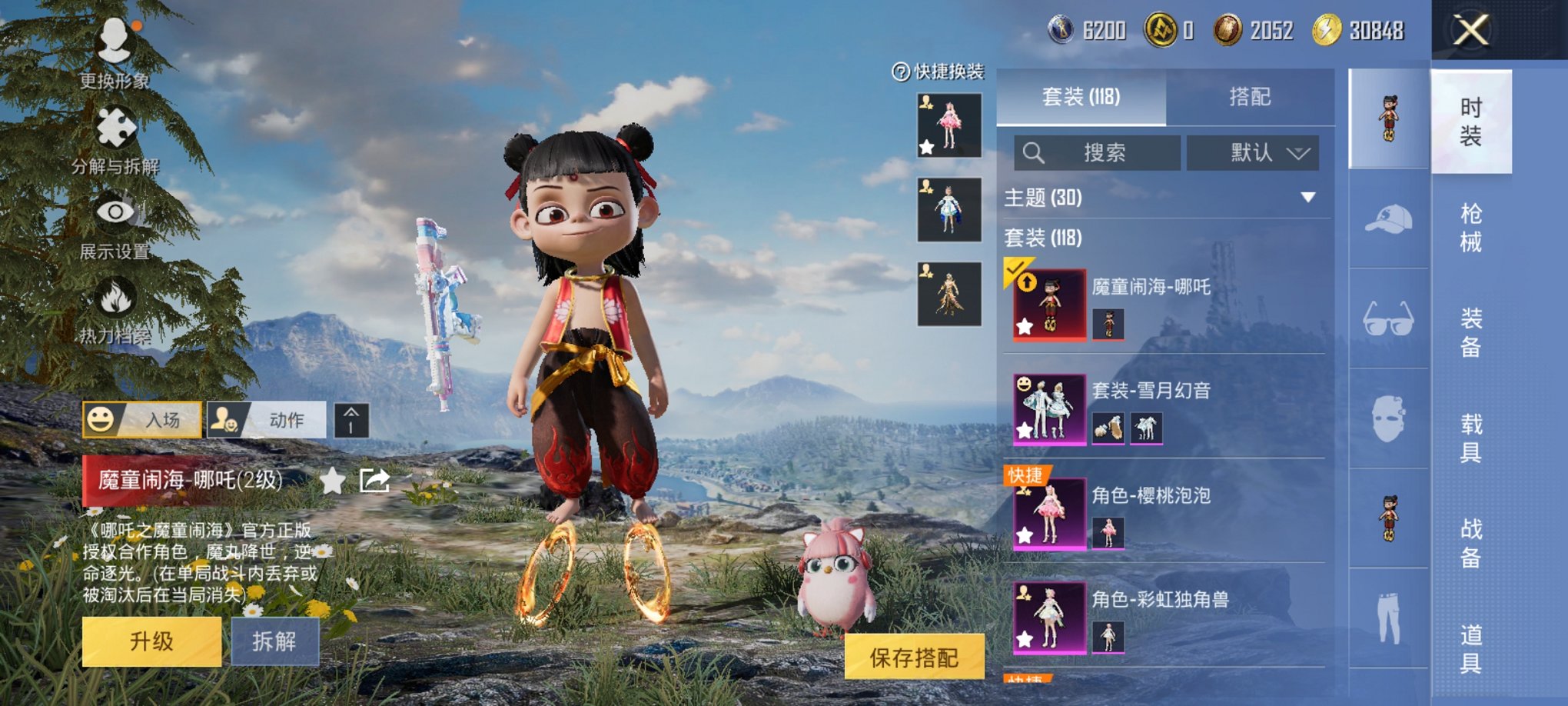Close the wardrobe with the X button
Viewport: 1568px width, 706px height.
pyautogui.click(x=1470, y=31)
